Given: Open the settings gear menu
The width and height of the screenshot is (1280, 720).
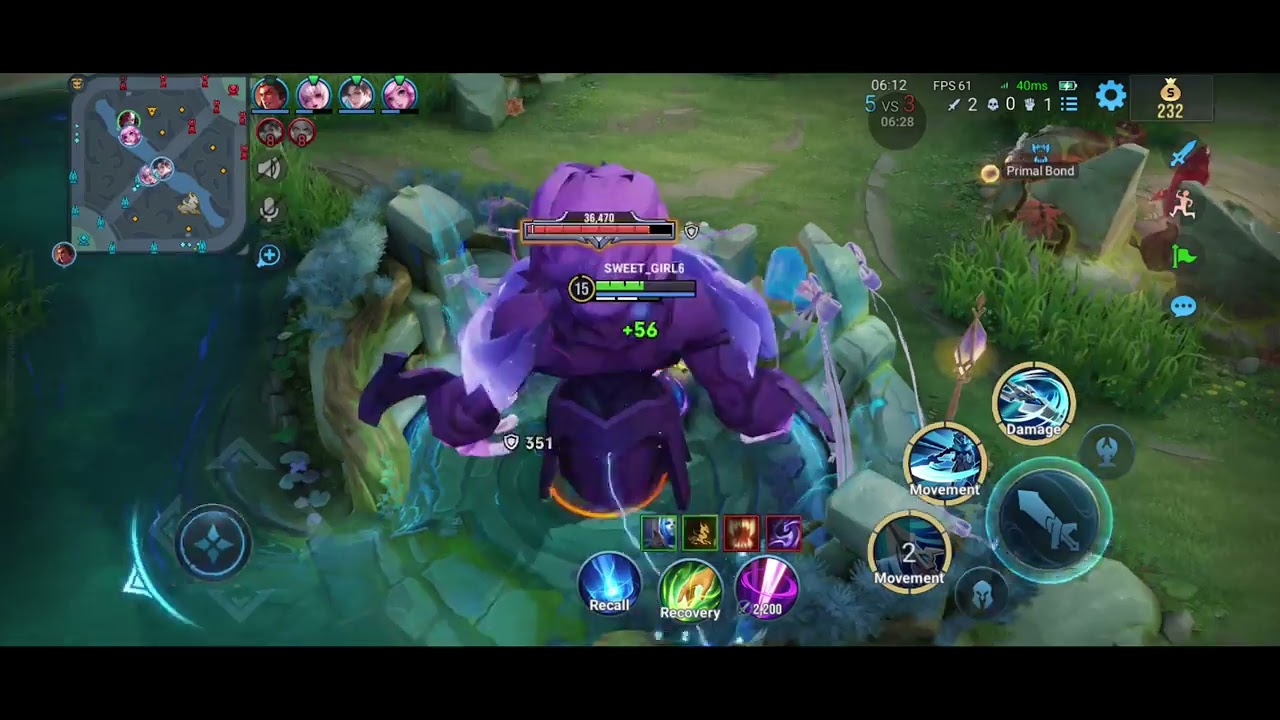Looking at the screenshot, I should pos(1111,96).
